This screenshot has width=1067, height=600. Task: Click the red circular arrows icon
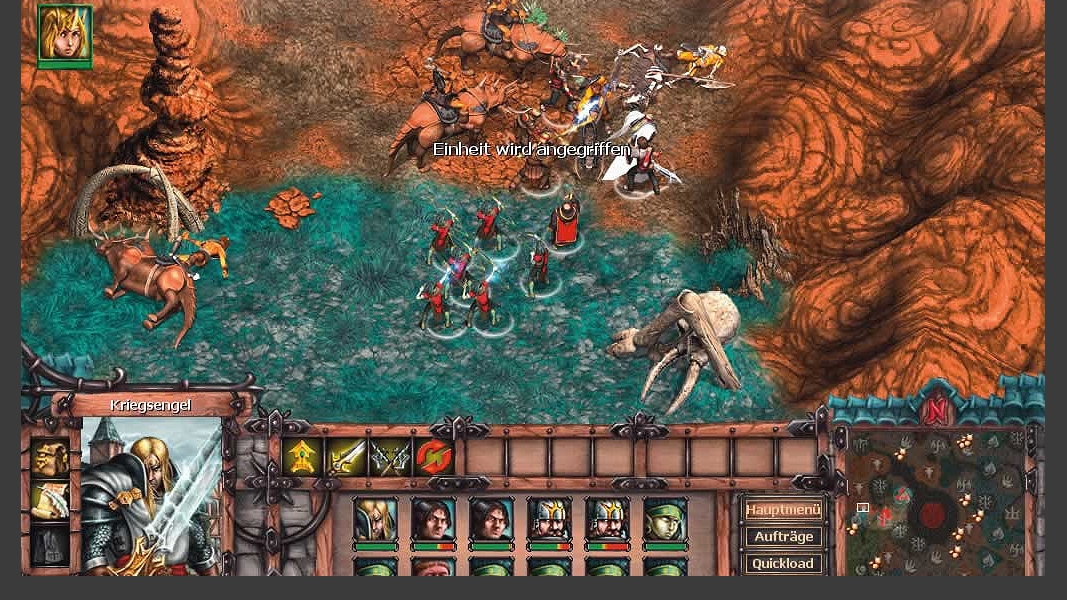434,457
